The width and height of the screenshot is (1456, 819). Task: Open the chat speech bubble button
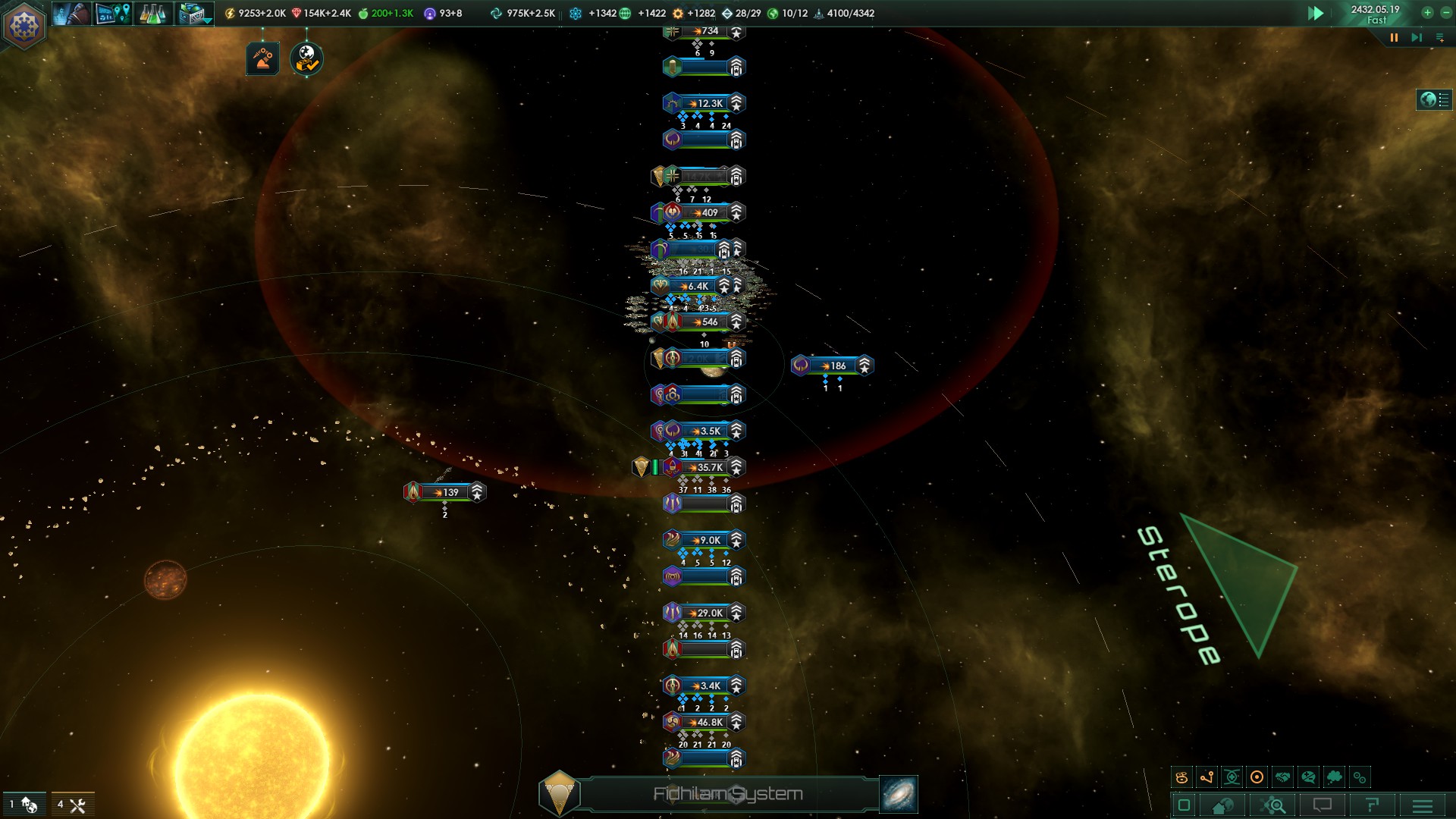[1323, 805]
